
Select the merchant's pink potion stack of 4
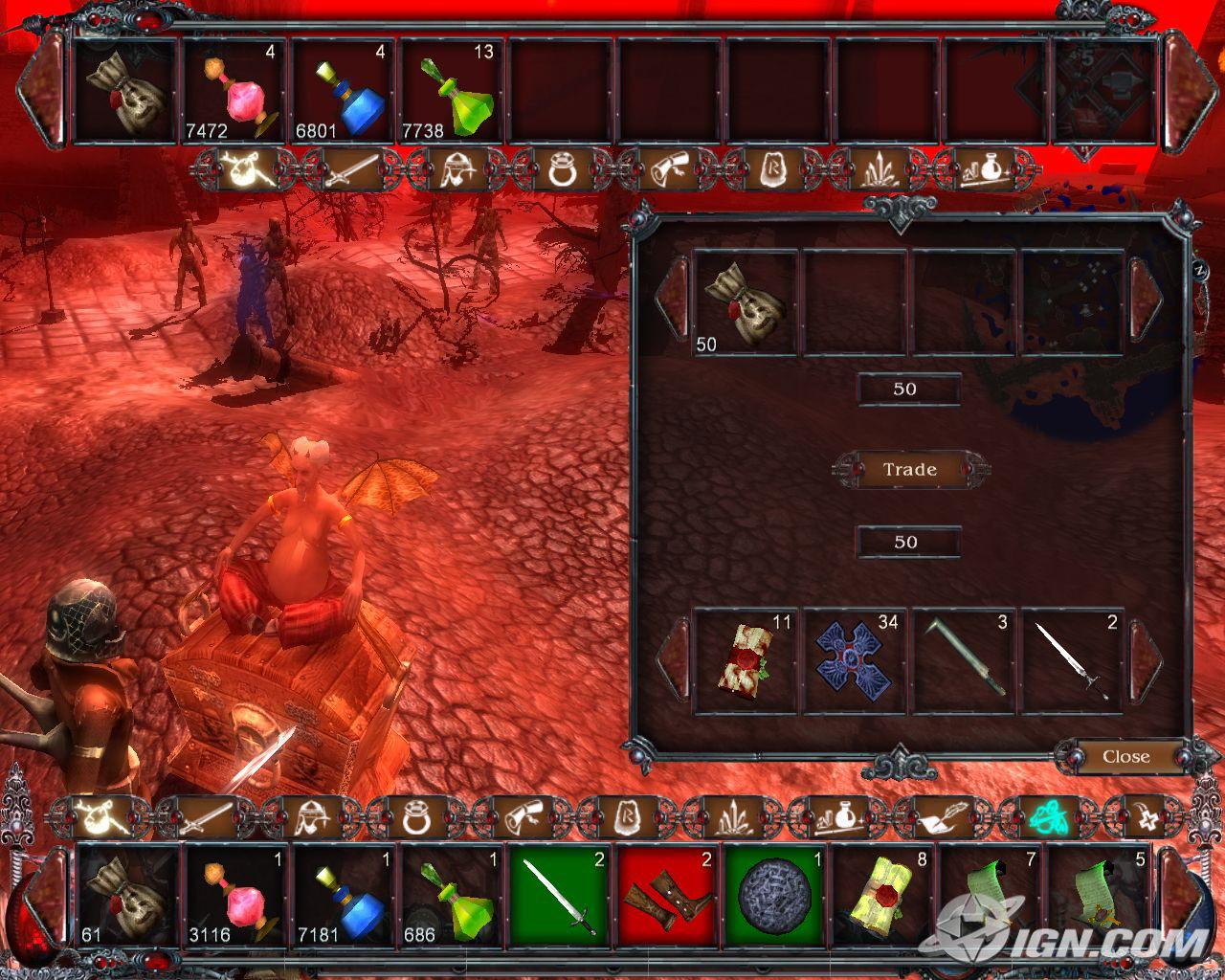pyautogui.click(x=234, y=92)
